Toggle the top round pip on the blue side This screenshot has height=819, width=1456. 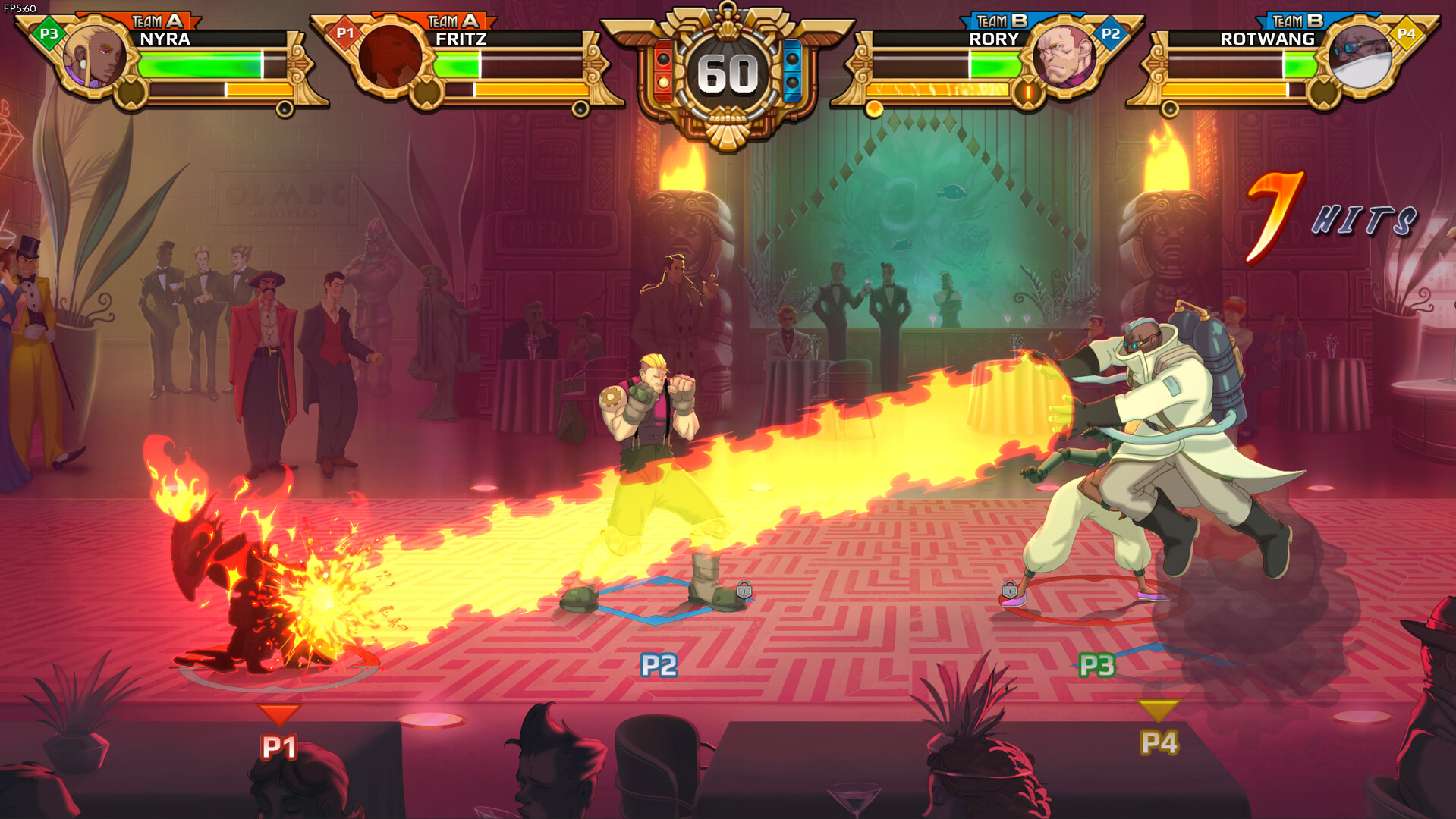791,58
